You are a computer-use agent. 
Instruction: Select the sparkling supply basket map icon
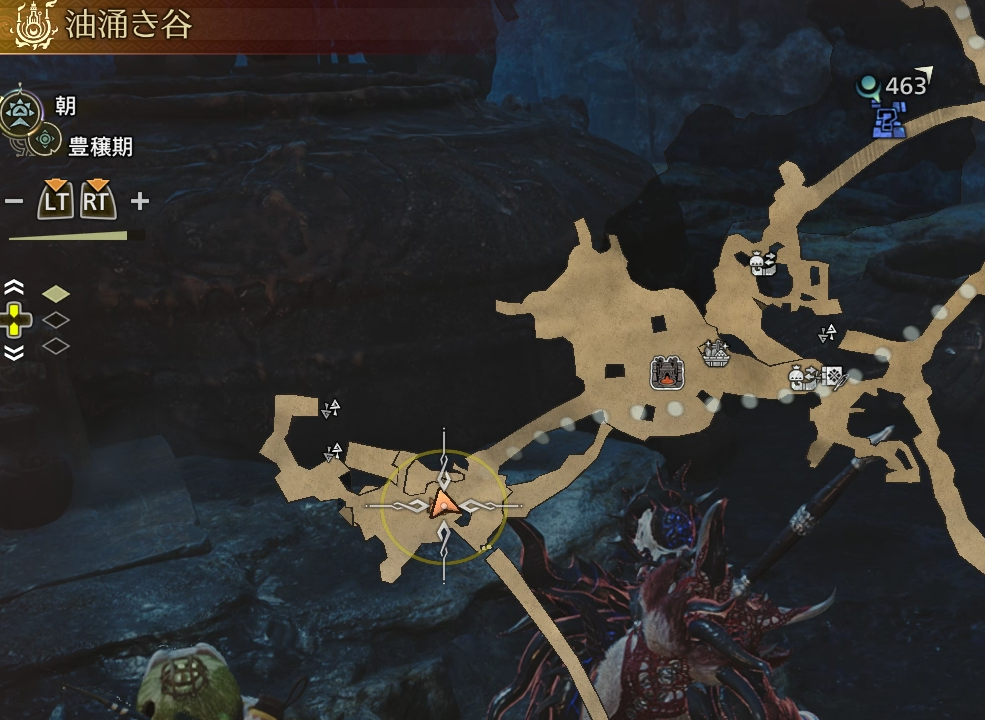coord(716,352)
